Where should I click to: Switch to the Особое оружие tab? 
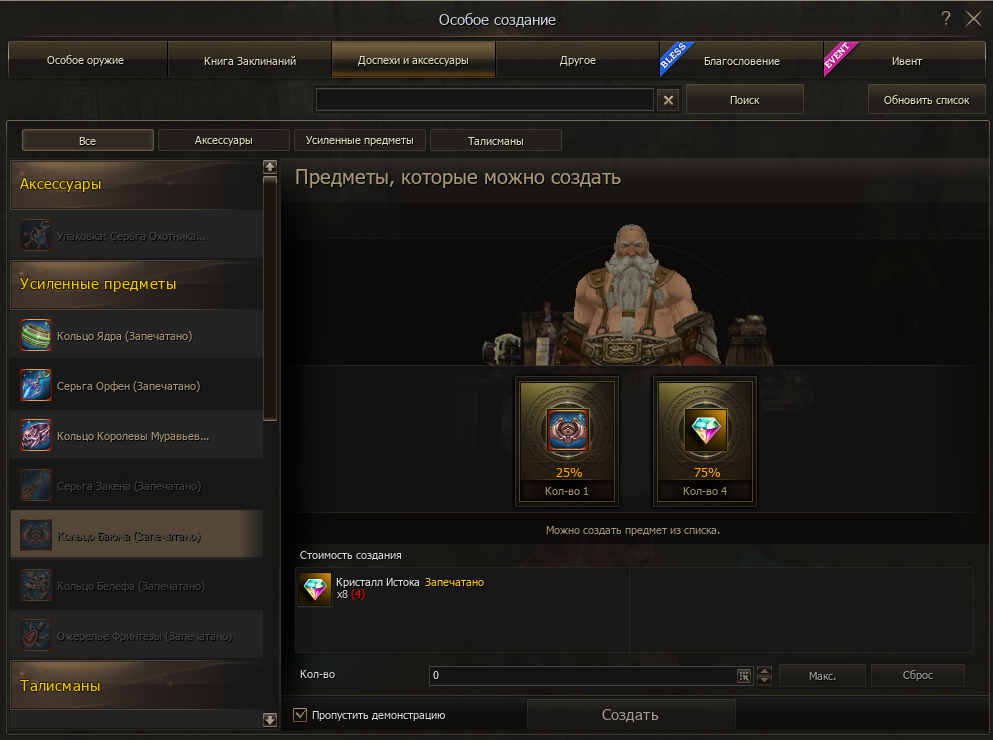click(86, 61)
